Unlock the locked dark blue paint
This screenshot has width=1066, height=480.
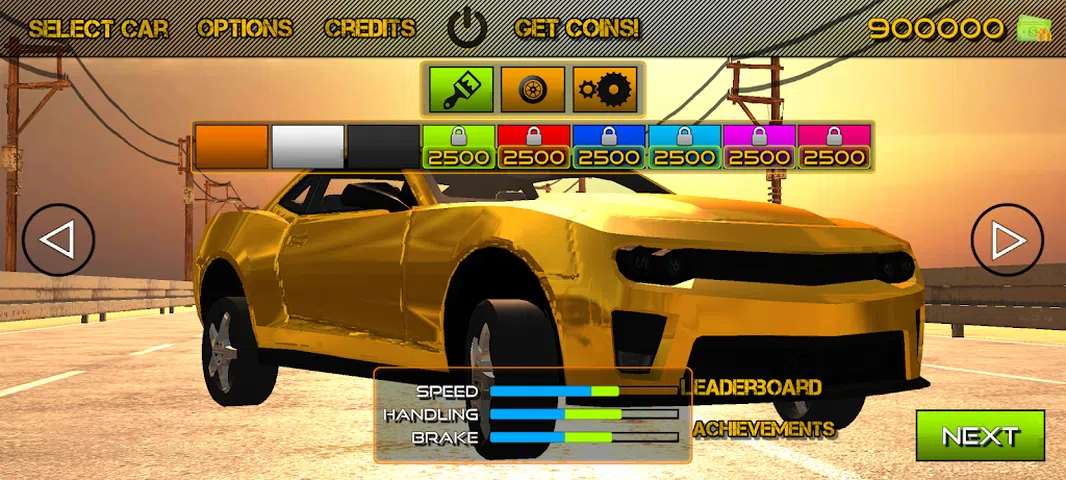(x=609, y=146)
